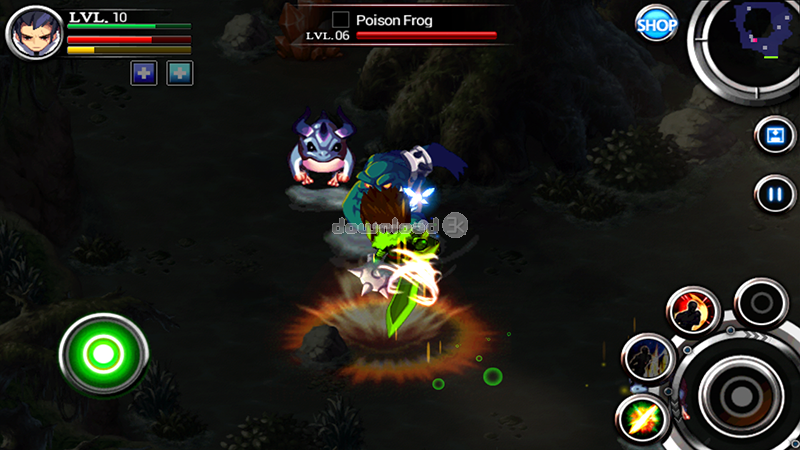Tap the blue save/download icon button

tap(775, 136)
